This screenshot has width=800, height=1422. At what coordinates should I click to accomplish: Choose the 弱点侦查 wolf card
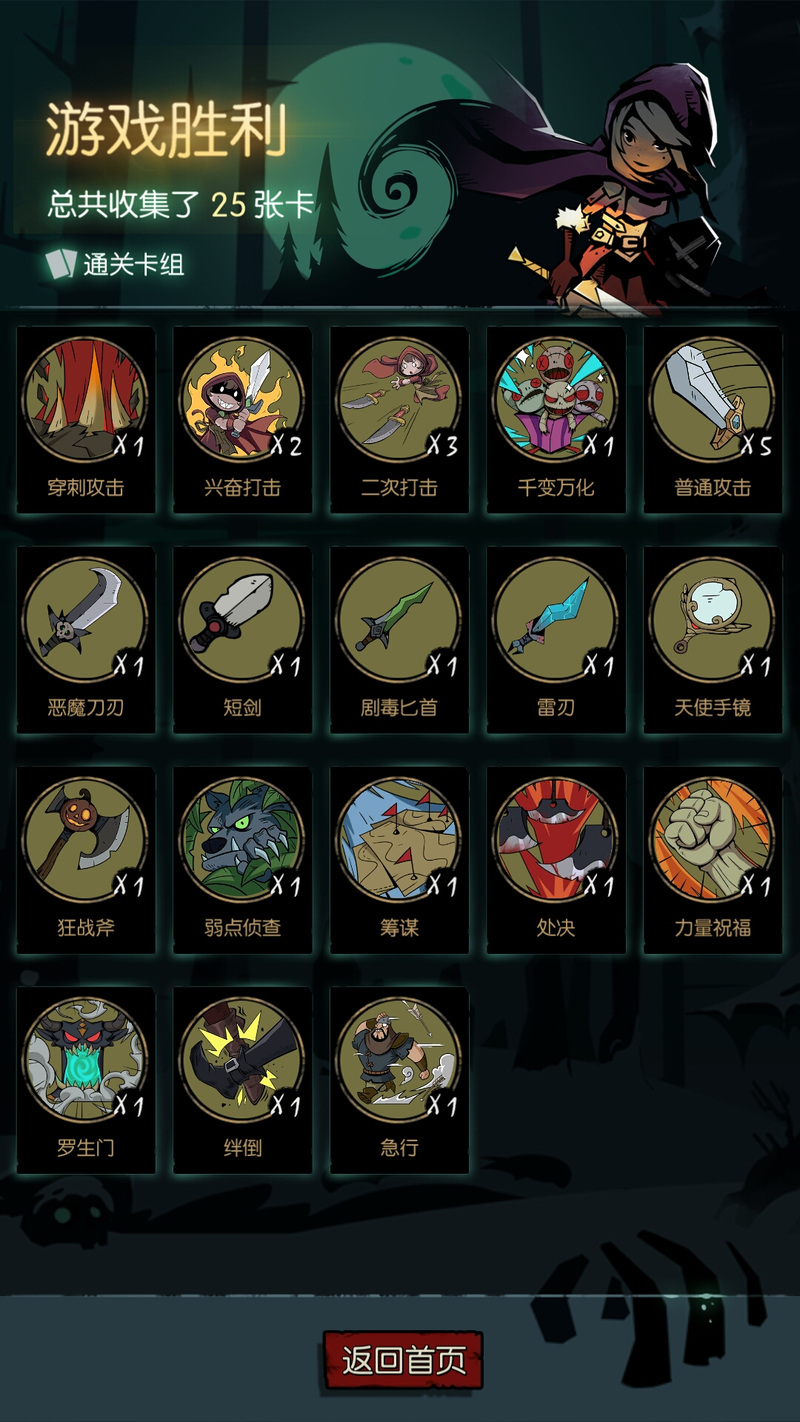pyautogui.click(x=243, y=859)
